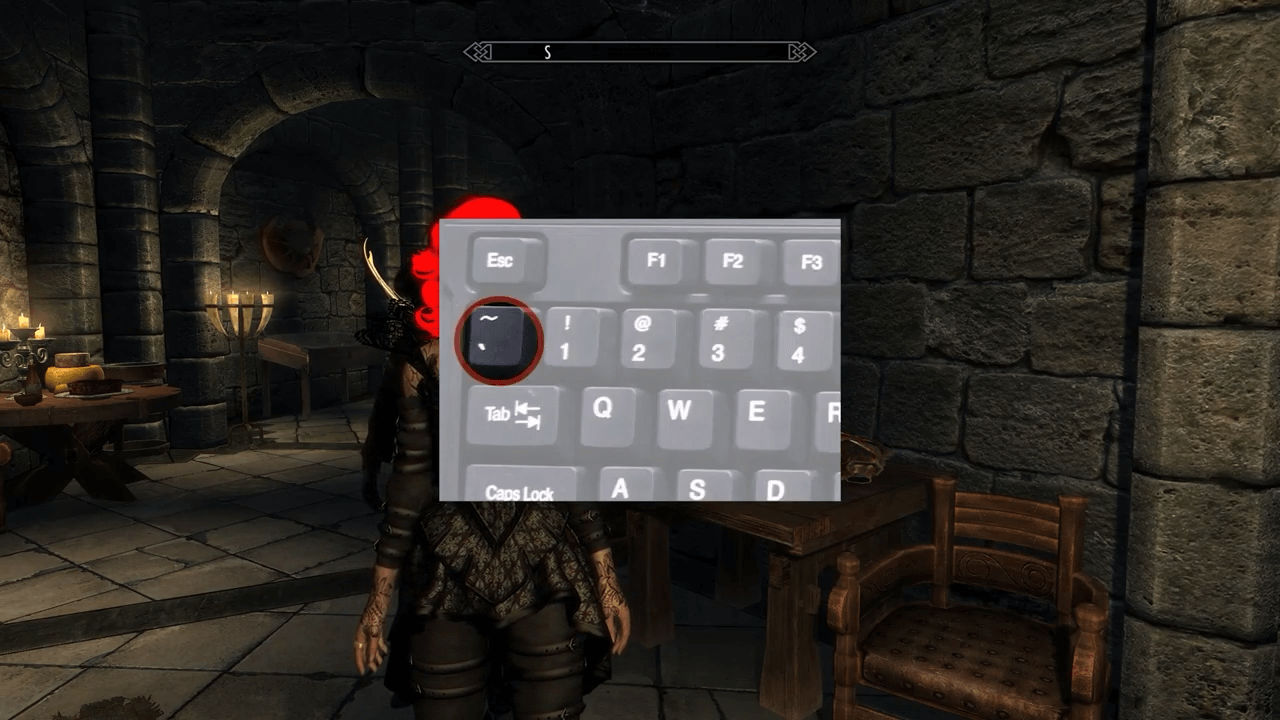Click the S key on the bottom row
Viewport: 1280px width, 720px height.
coord(697,487)
